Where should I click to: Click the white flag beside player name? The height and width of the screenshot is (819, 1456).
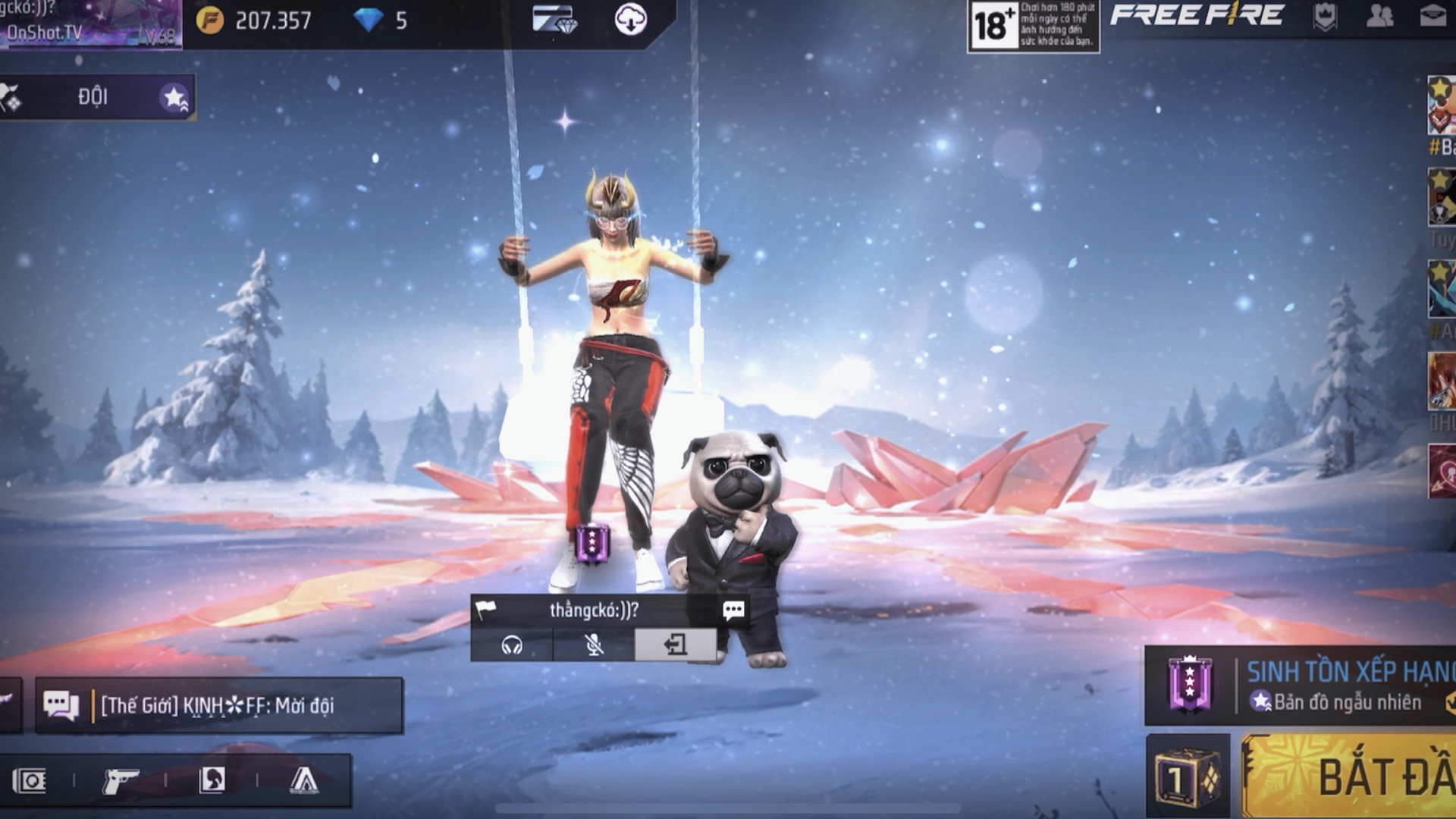pos(485,610)
